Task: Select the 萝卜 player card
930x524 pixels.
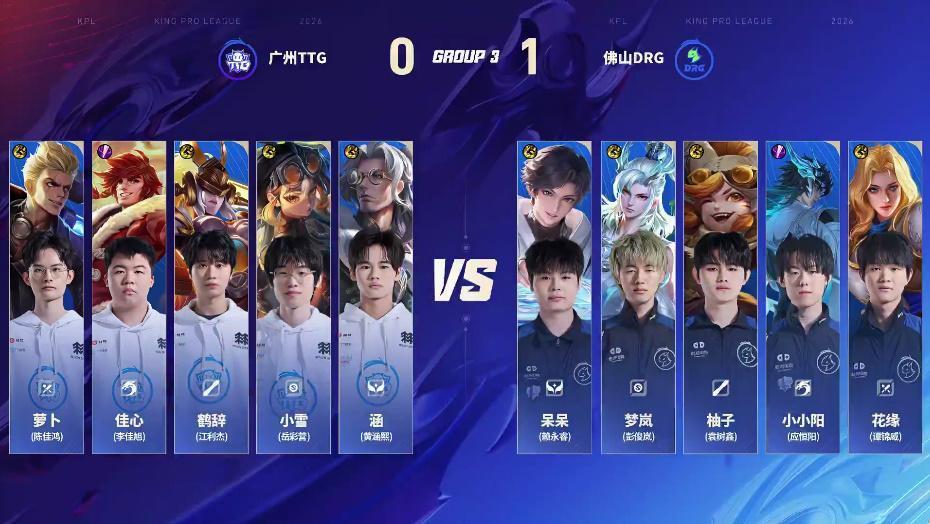Action: 47,296
